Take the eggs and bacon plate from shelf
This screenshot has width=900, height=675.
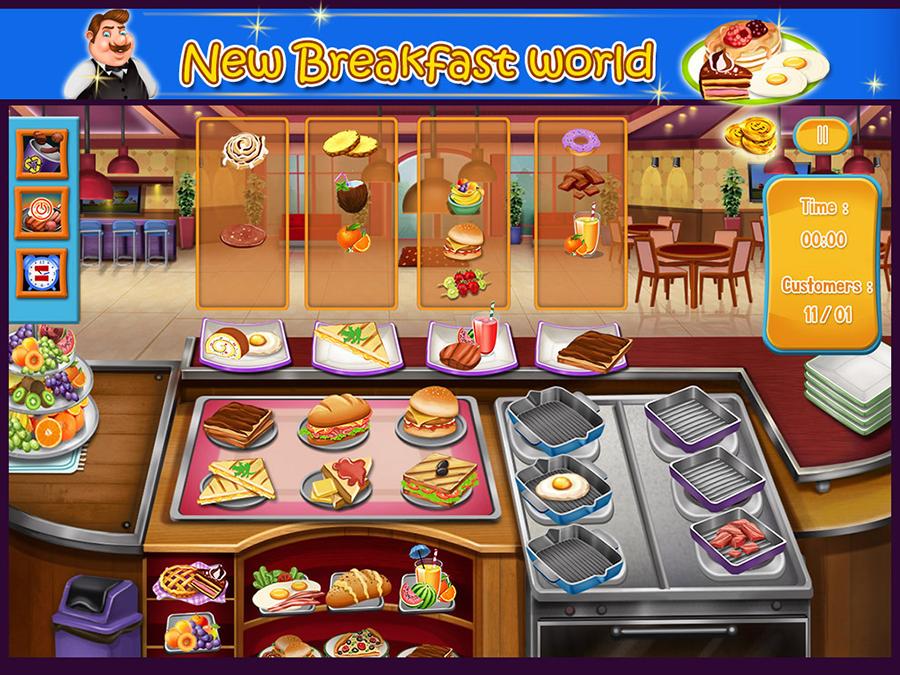click(x=282, y=590)
